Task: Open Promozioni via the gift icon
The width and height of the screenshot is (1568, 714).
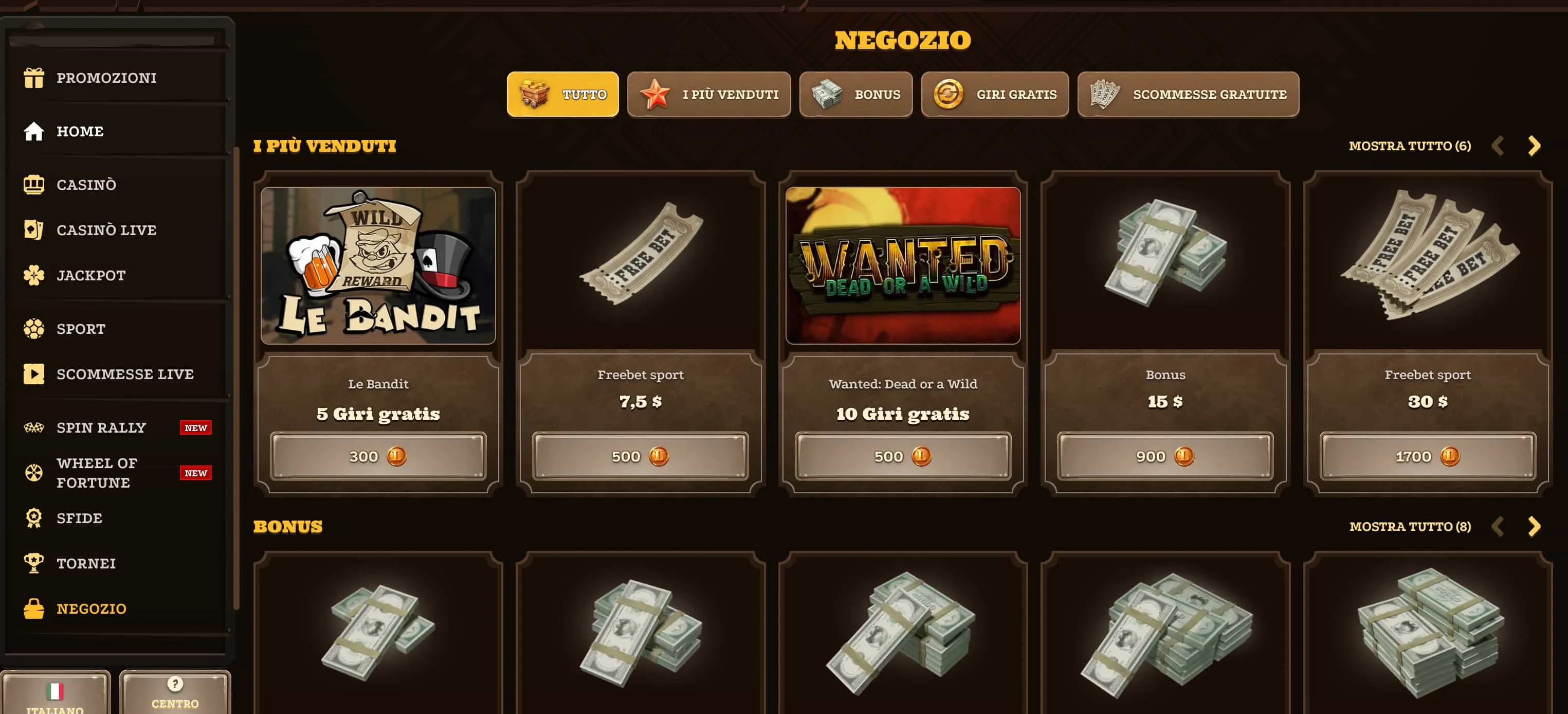Action: pyautogui.click(x=33, y=77)
